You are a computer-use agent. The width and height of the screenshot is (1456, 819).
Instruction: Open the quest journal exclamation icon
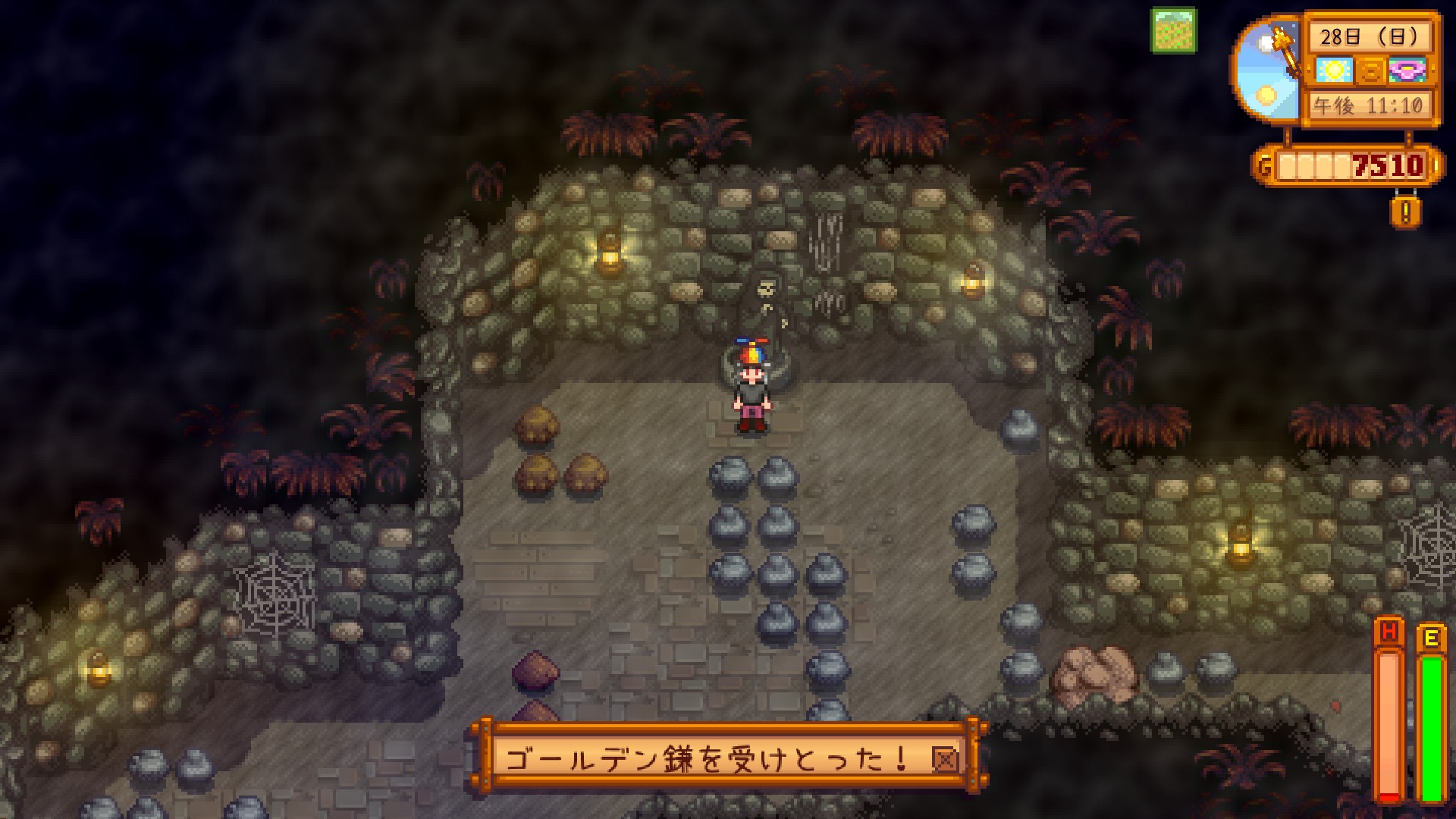click(x=1405, y=212)
